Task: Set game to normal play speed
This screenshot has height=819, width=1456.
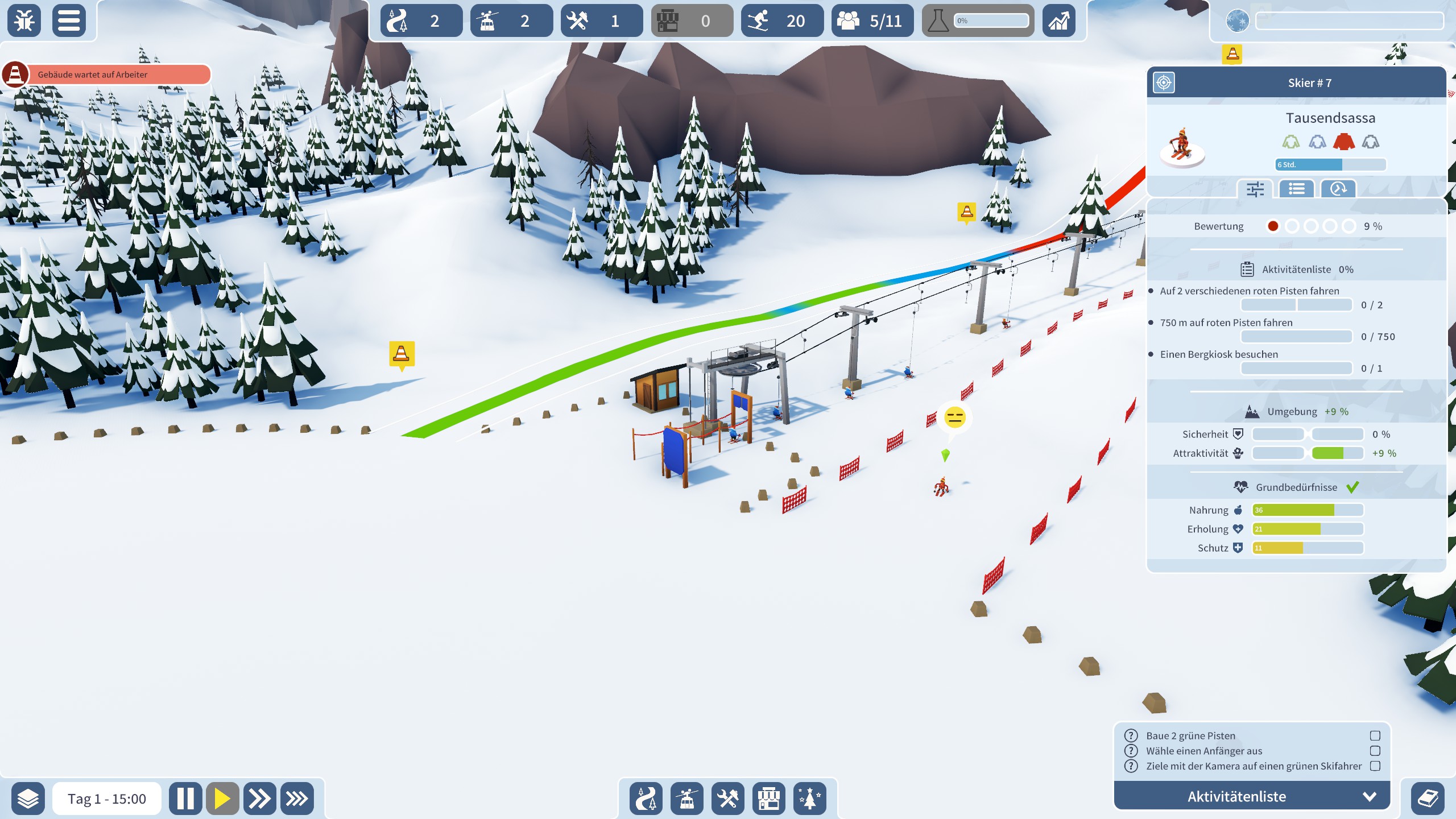Action: click(x=222, y=799)
